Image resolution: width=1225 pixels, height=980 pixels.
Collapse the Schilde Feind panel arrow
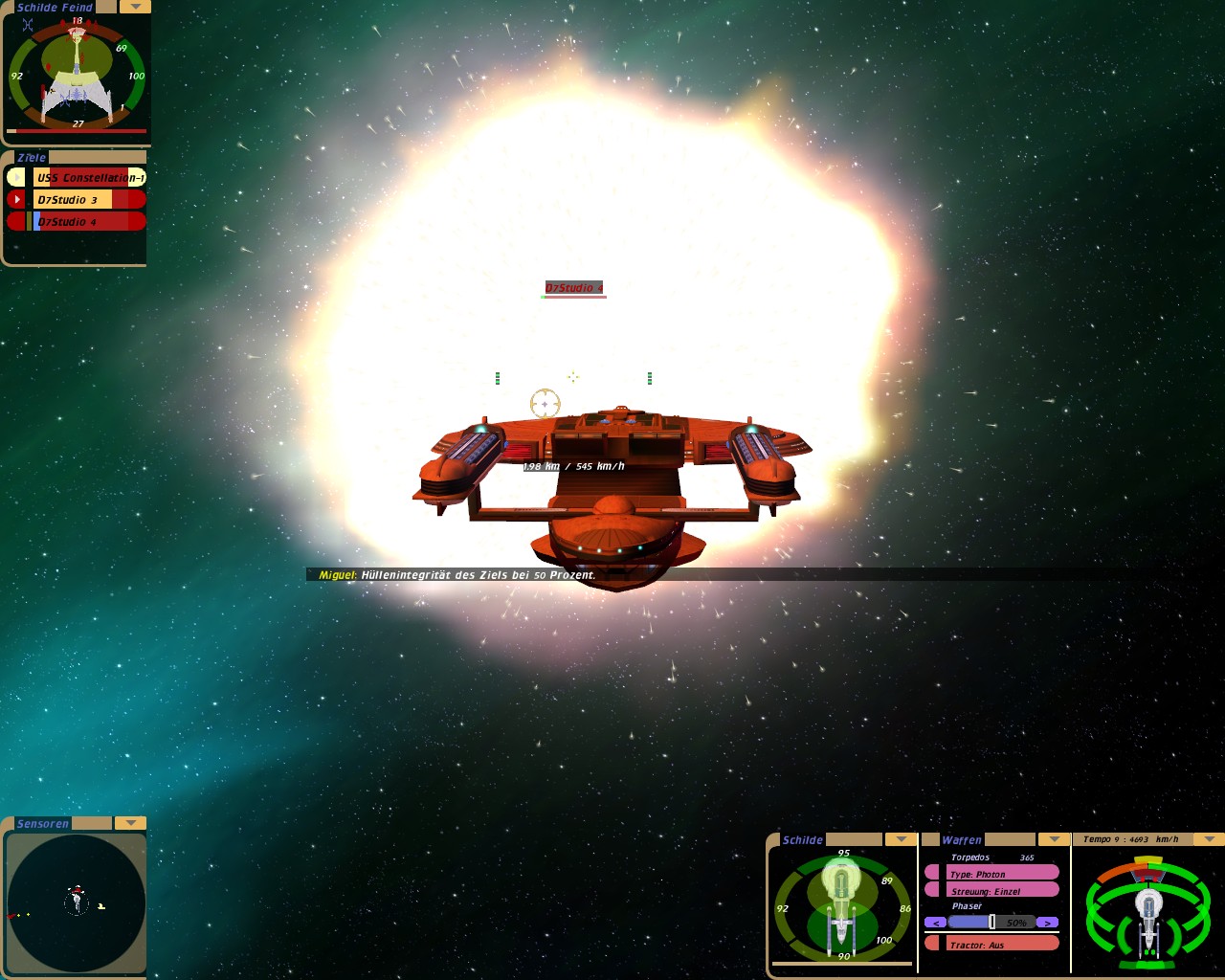click(135, 7)
